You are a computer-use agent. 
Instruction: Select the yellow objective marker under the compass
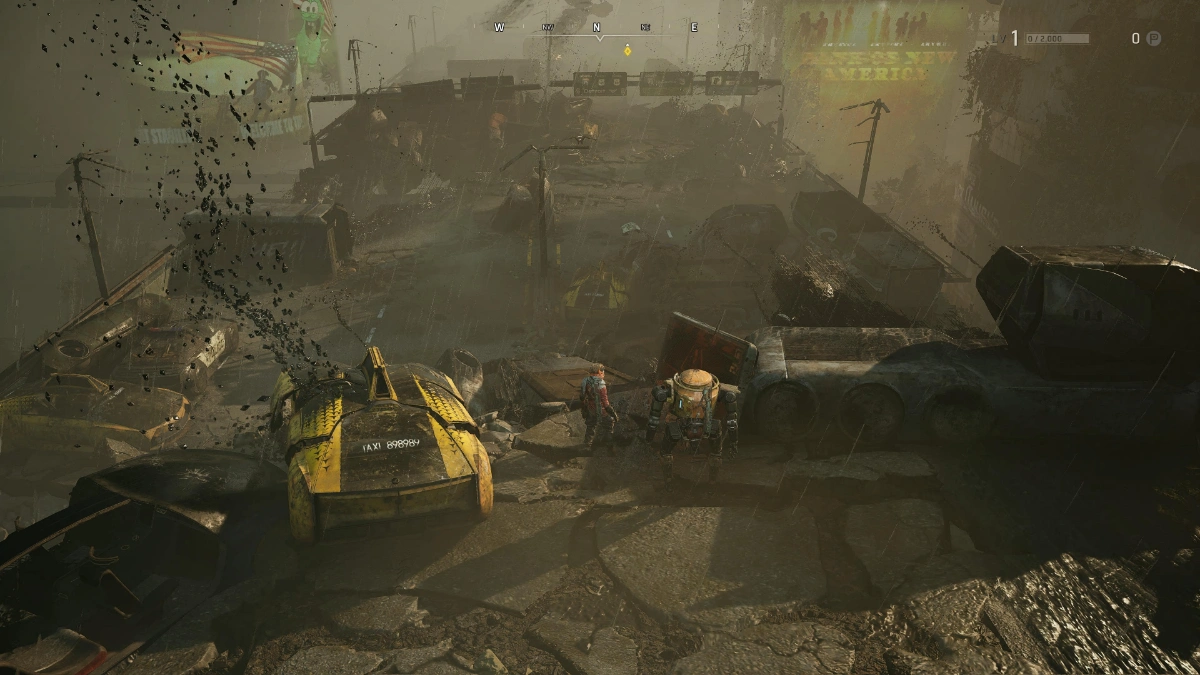[627, 49]
